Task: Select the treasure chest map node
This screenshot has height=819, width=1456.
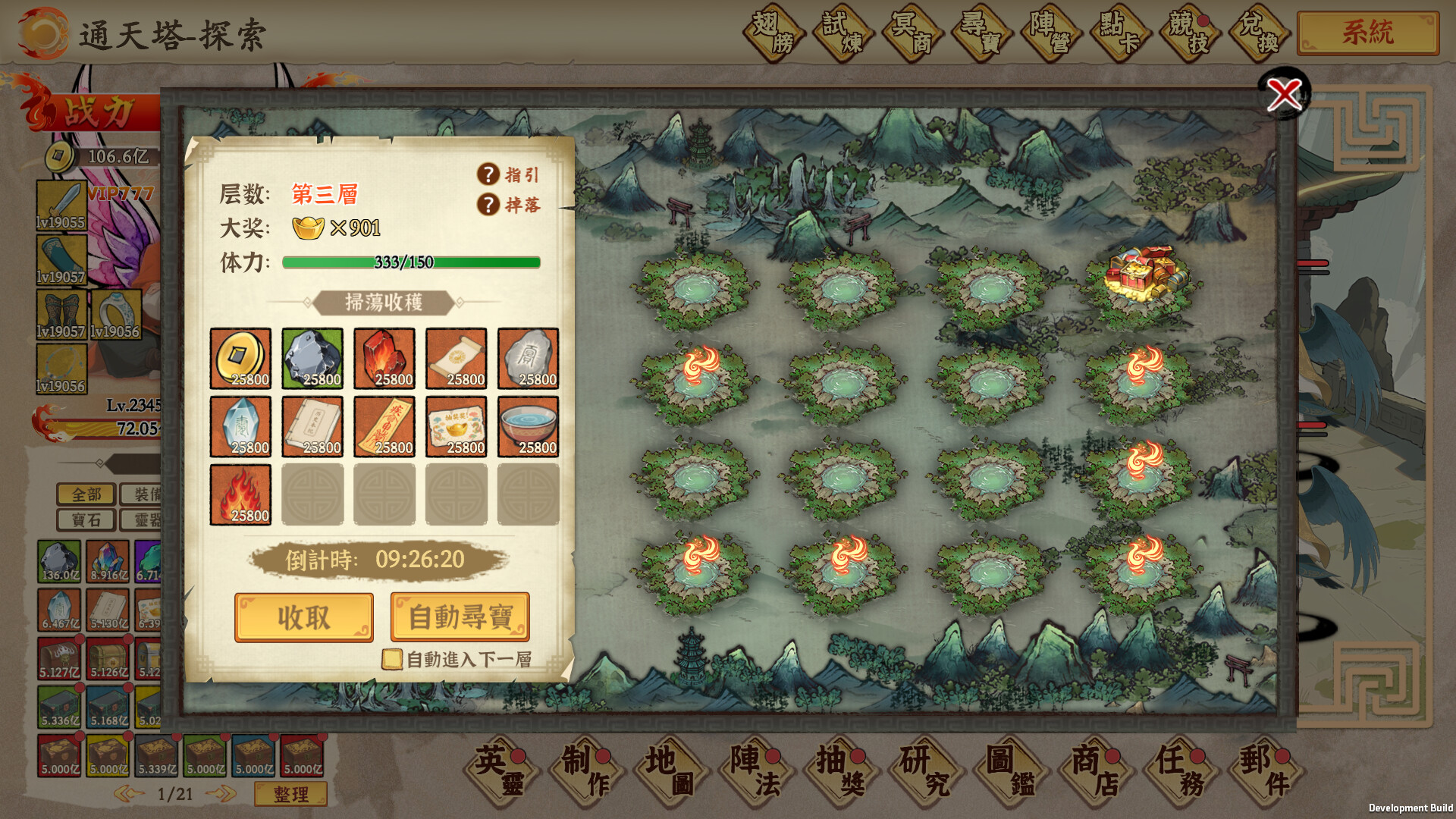Action: pos(1141,277)
